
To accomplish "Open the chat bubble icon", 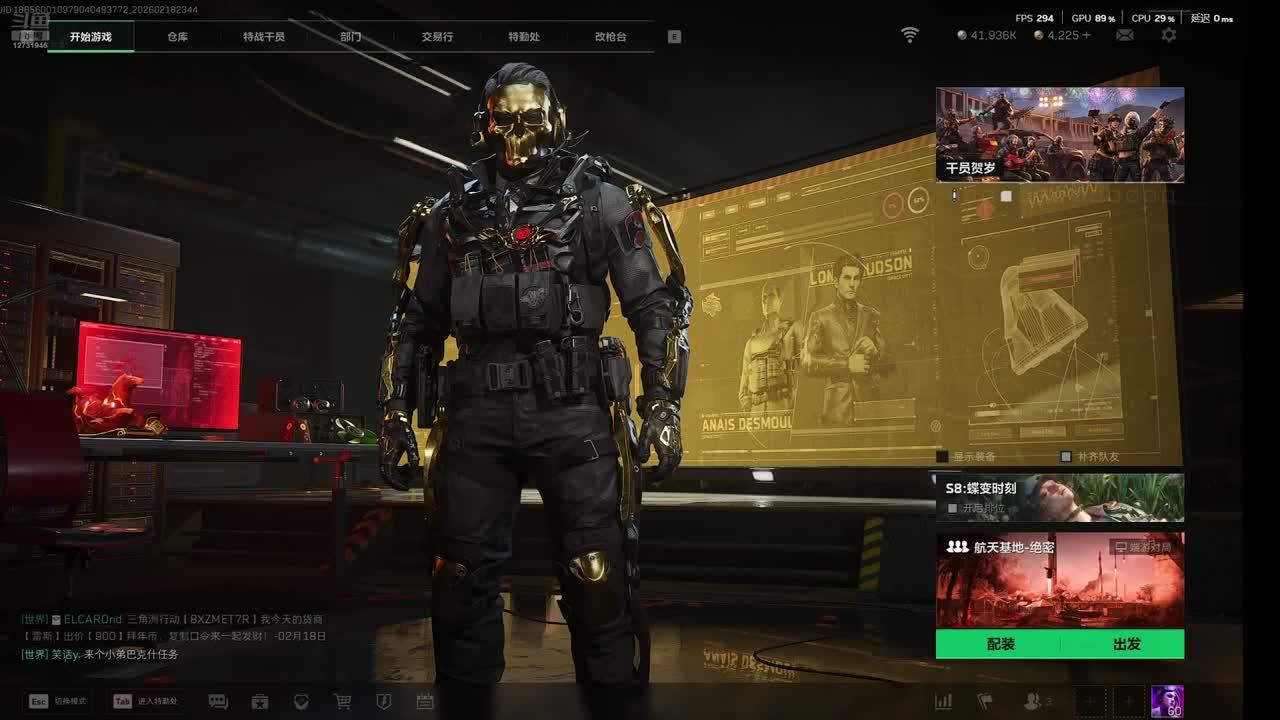I will pyautogui.click(x=218, y=702).
